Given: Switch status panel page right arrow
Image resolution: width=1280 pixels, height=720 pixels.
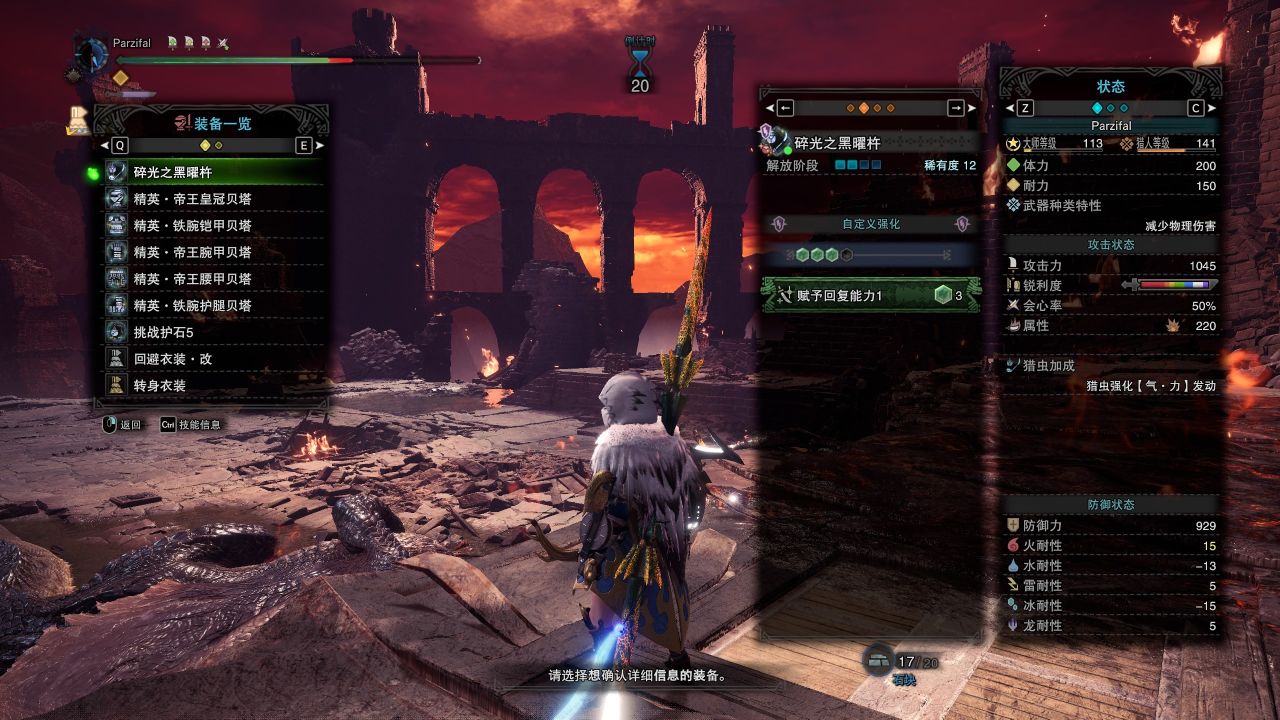Looking at the screenshot, I should pyautogui.click(x=1197, y=108).
